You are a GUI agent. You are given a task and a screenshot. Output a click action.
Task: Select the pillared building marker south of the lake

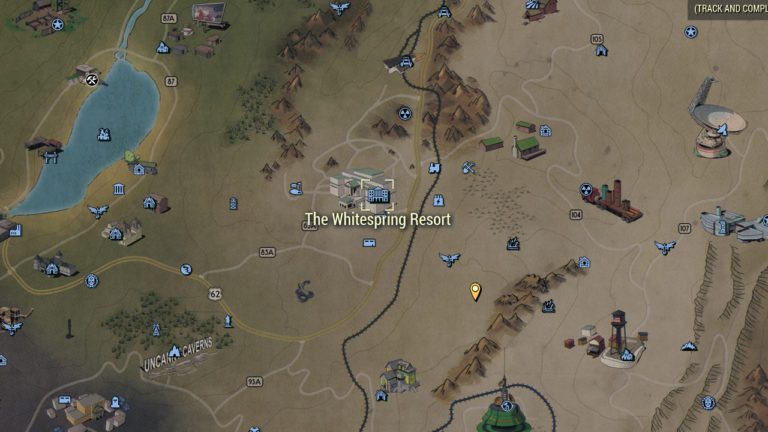click(119, 190)
